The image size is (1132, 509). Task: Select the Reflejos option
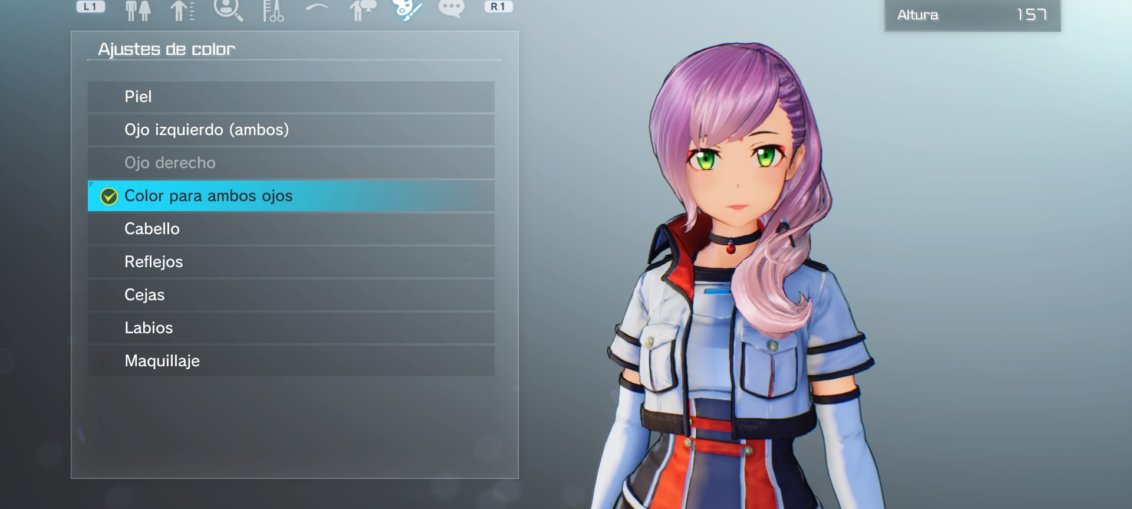290,262
